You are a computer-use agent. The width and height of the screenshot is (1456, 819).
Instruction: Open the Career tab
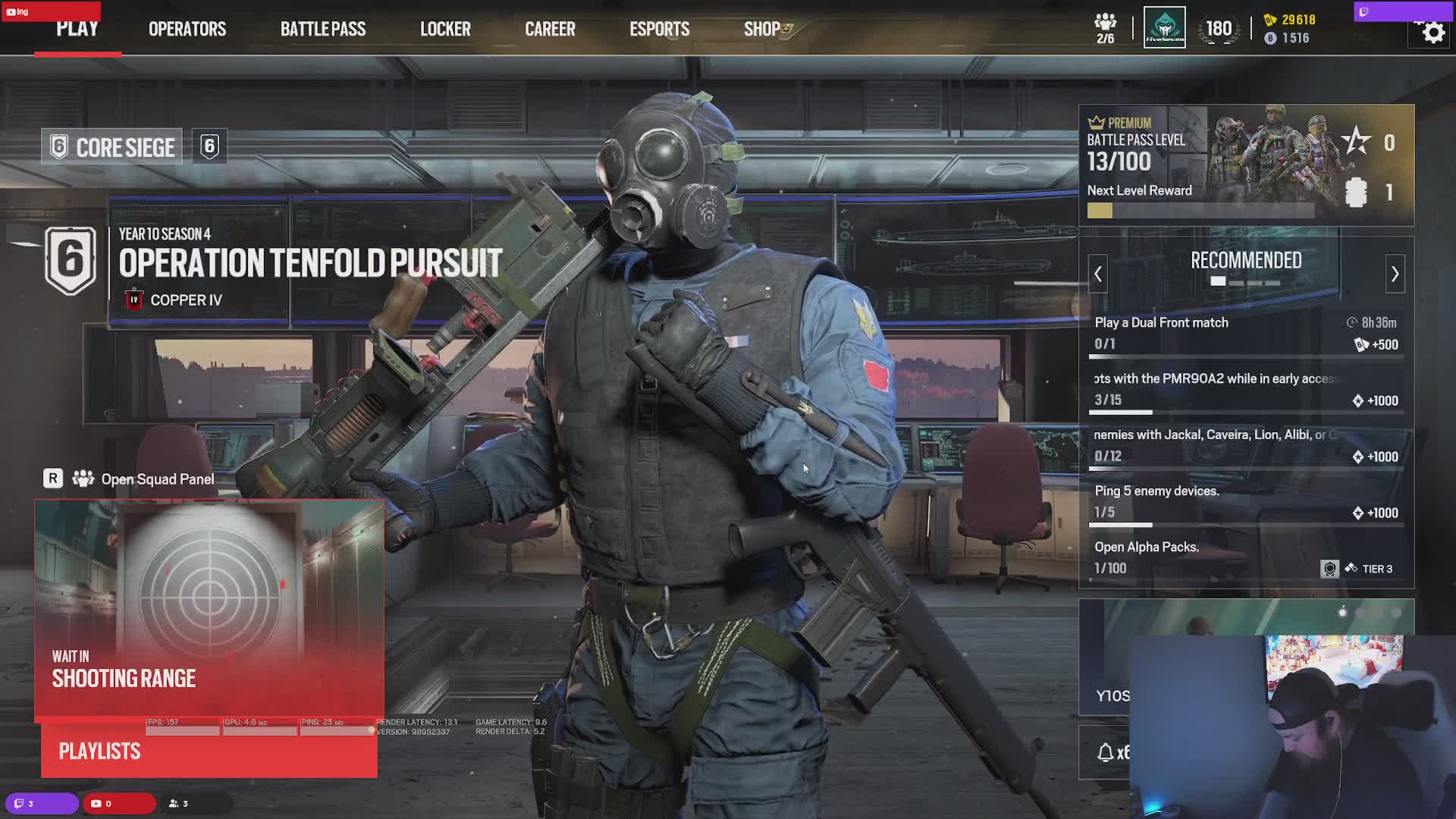point(550,29)
